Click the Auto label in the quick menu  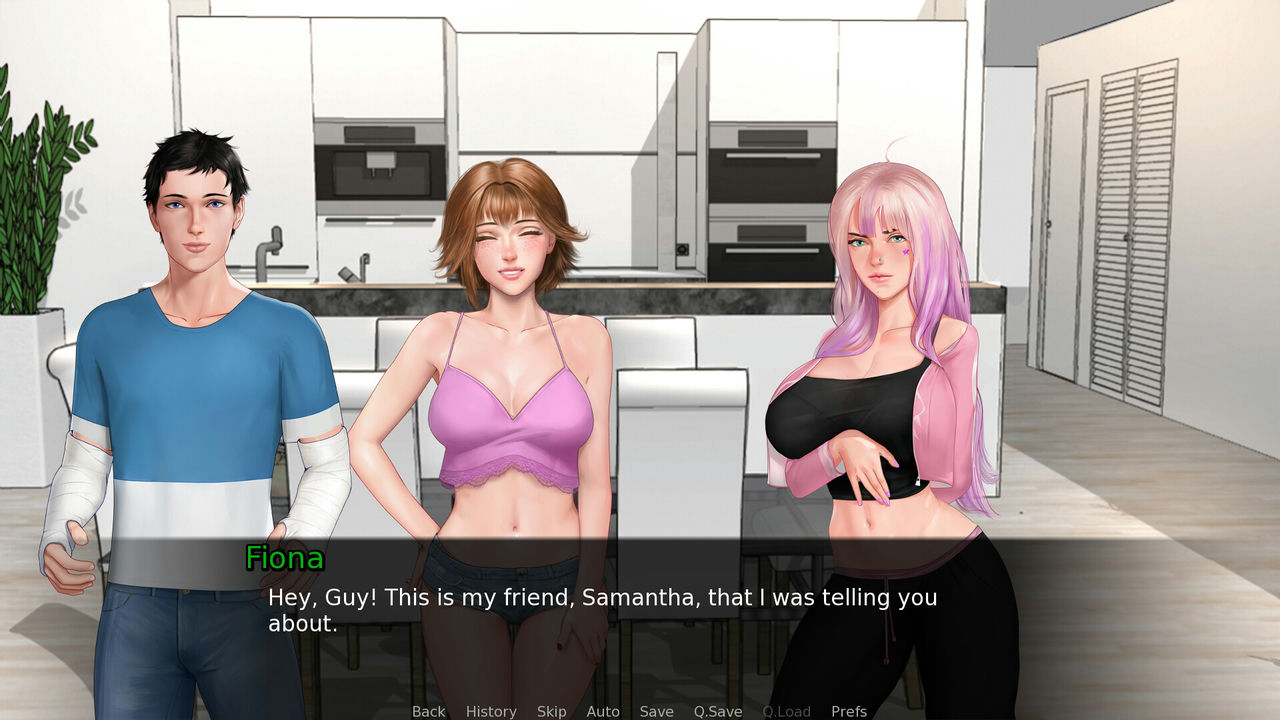604,711
